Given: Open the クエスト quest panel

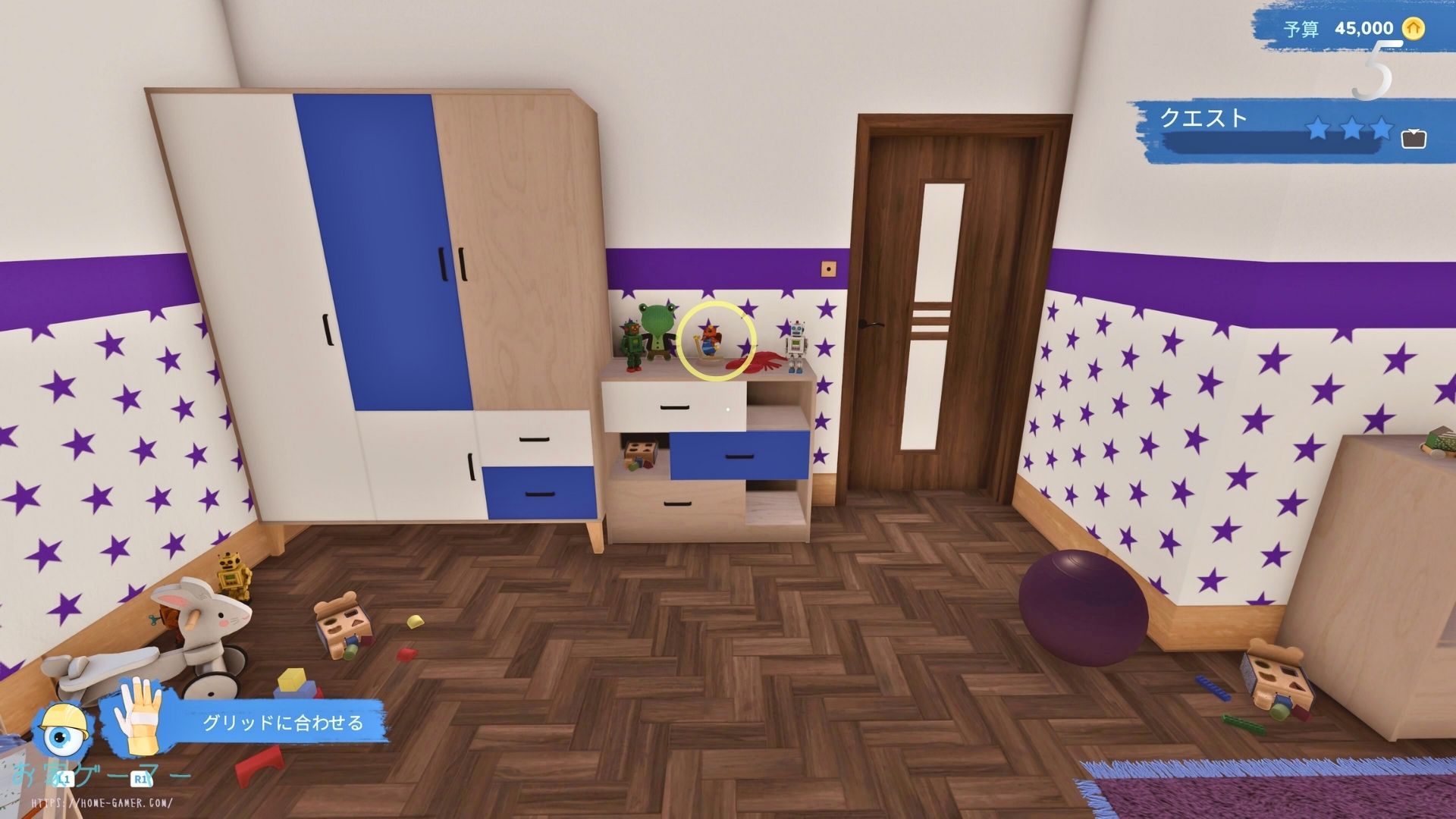Looking at the screenshot, I should click(x=1203, y=118).
